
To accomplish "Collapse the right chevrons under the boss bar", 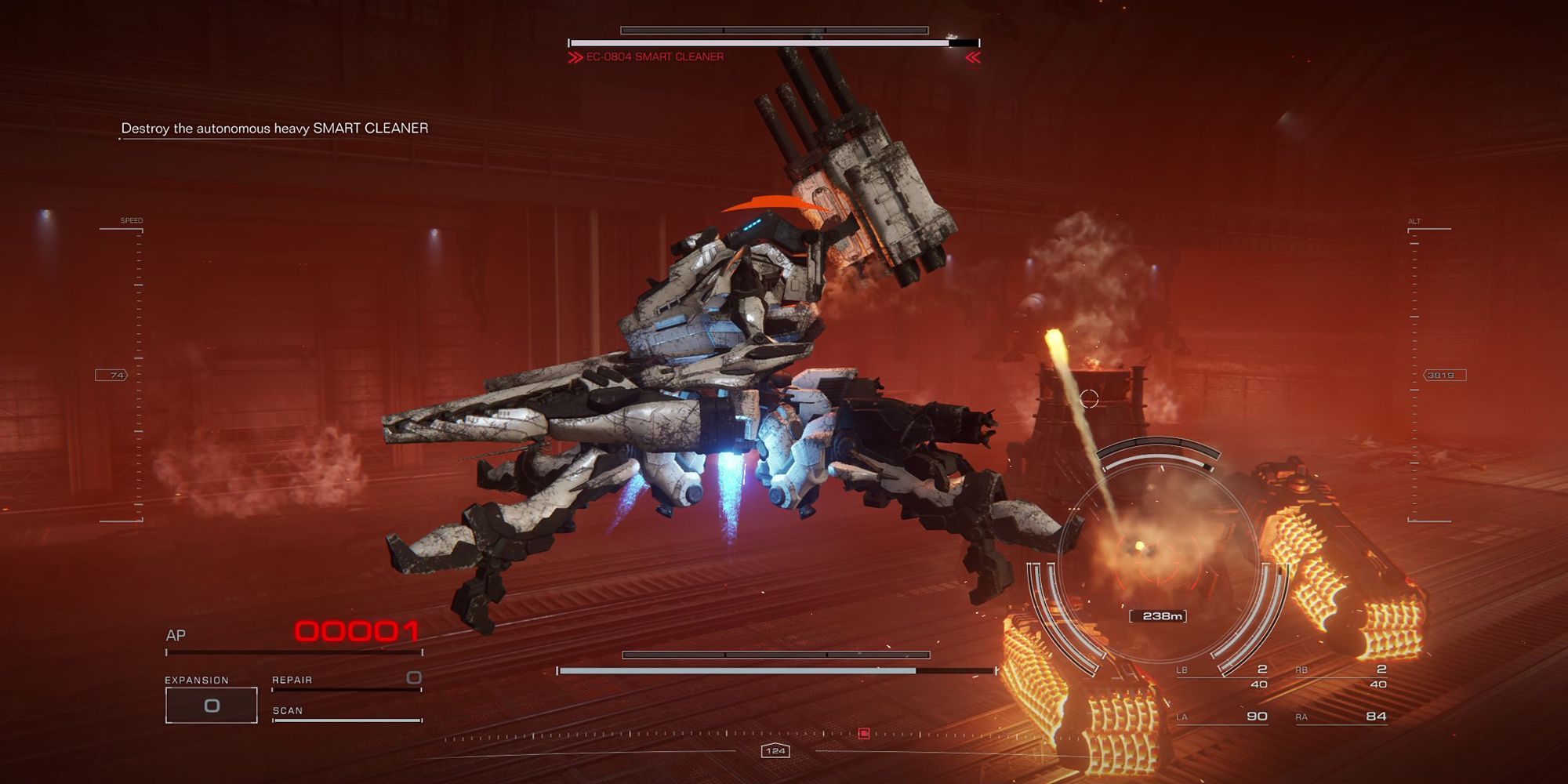I will tap(971, 56).
